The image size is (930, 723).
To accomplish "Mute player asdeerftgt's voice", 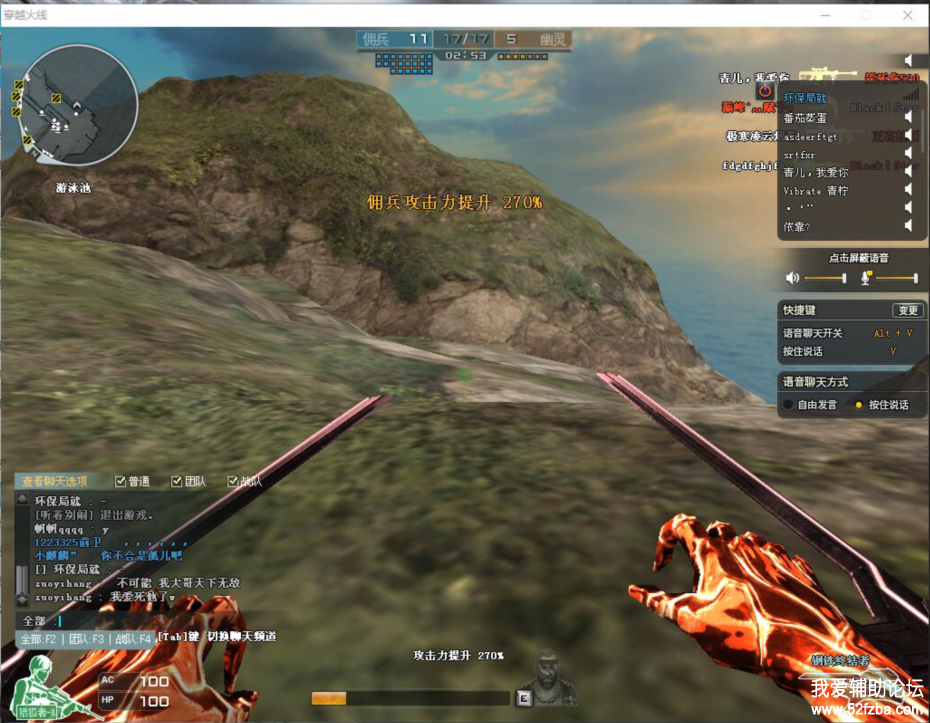I will [909, 136].
